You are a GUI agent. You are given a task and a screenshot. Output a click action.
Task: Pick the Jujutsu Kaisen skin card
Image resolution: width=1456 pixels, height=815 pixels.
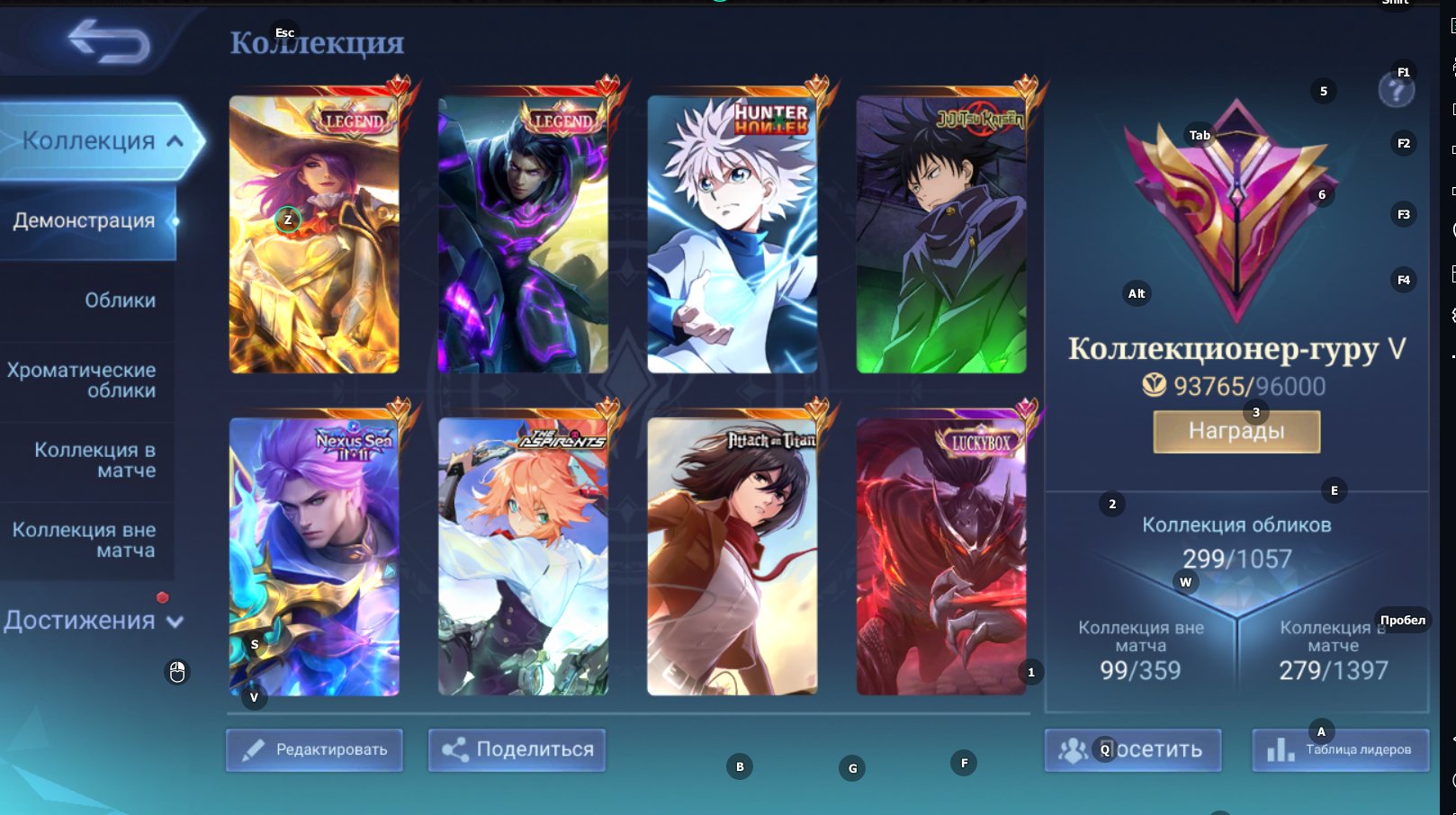click(941, 236)
